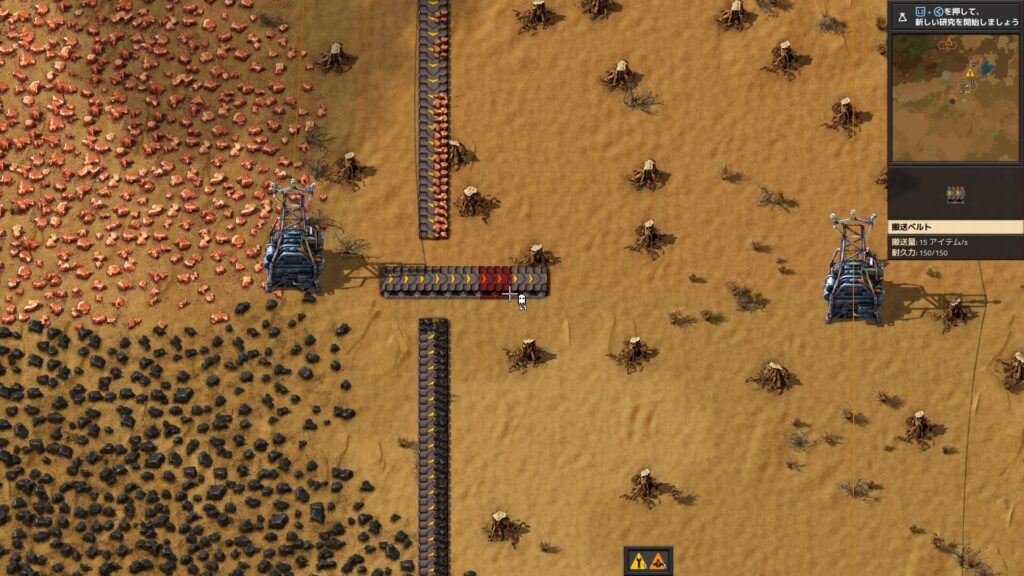Select the yellow wrench alert icon
1024x576 pixels.
tap(638, 561)
